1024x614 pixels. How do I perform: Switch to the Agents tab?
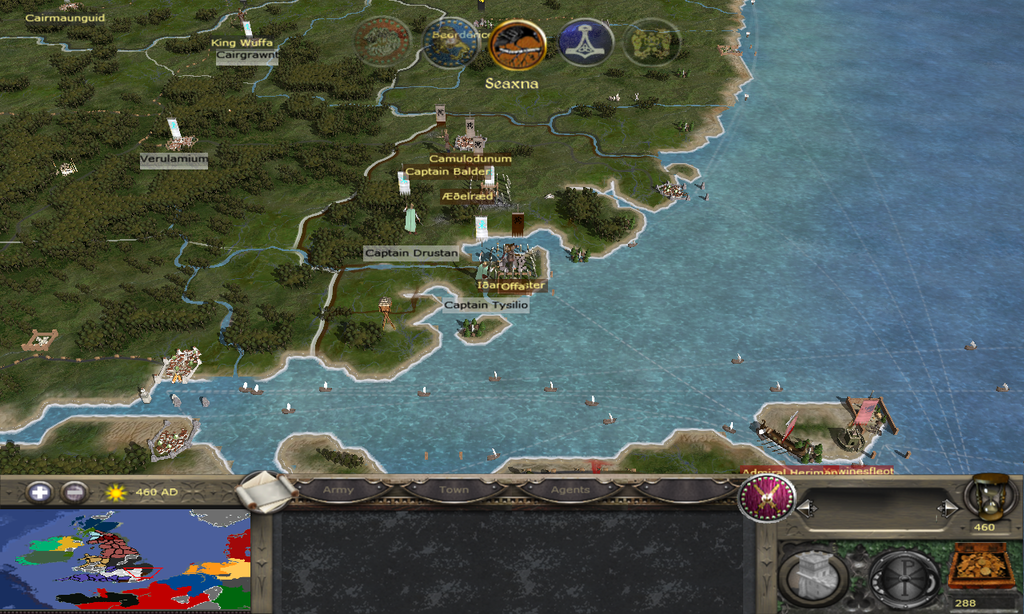click(570, 490)
